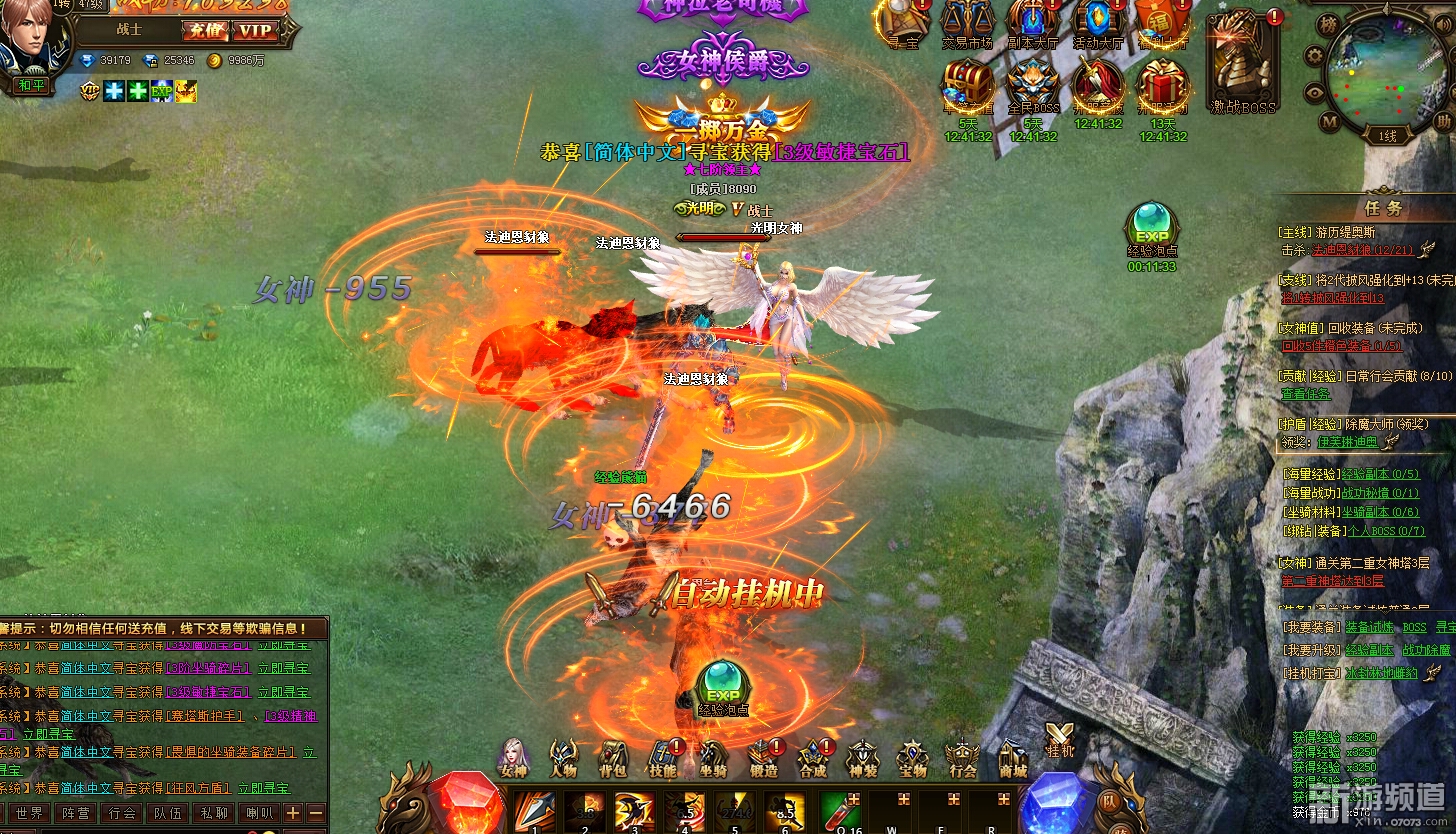
Task: Open the 人物 character menu
Action: click(x=563, y=757)
